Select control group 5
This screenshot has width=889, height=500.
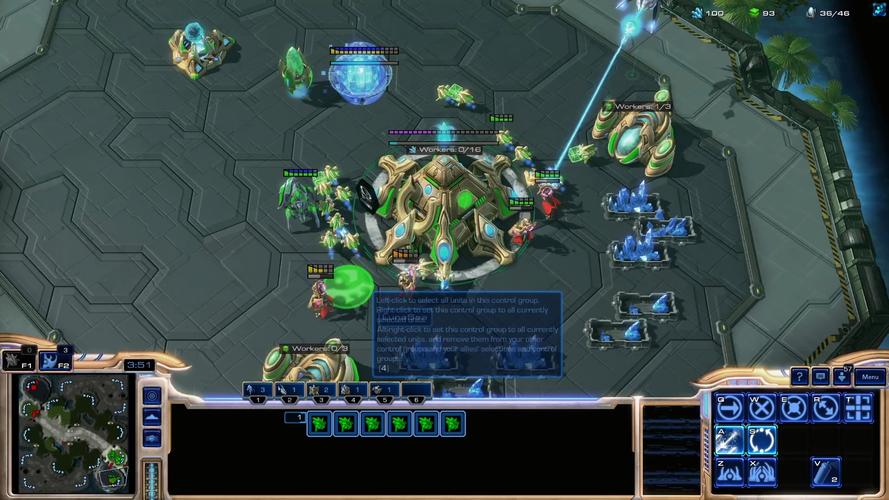(x=385, y=391)
